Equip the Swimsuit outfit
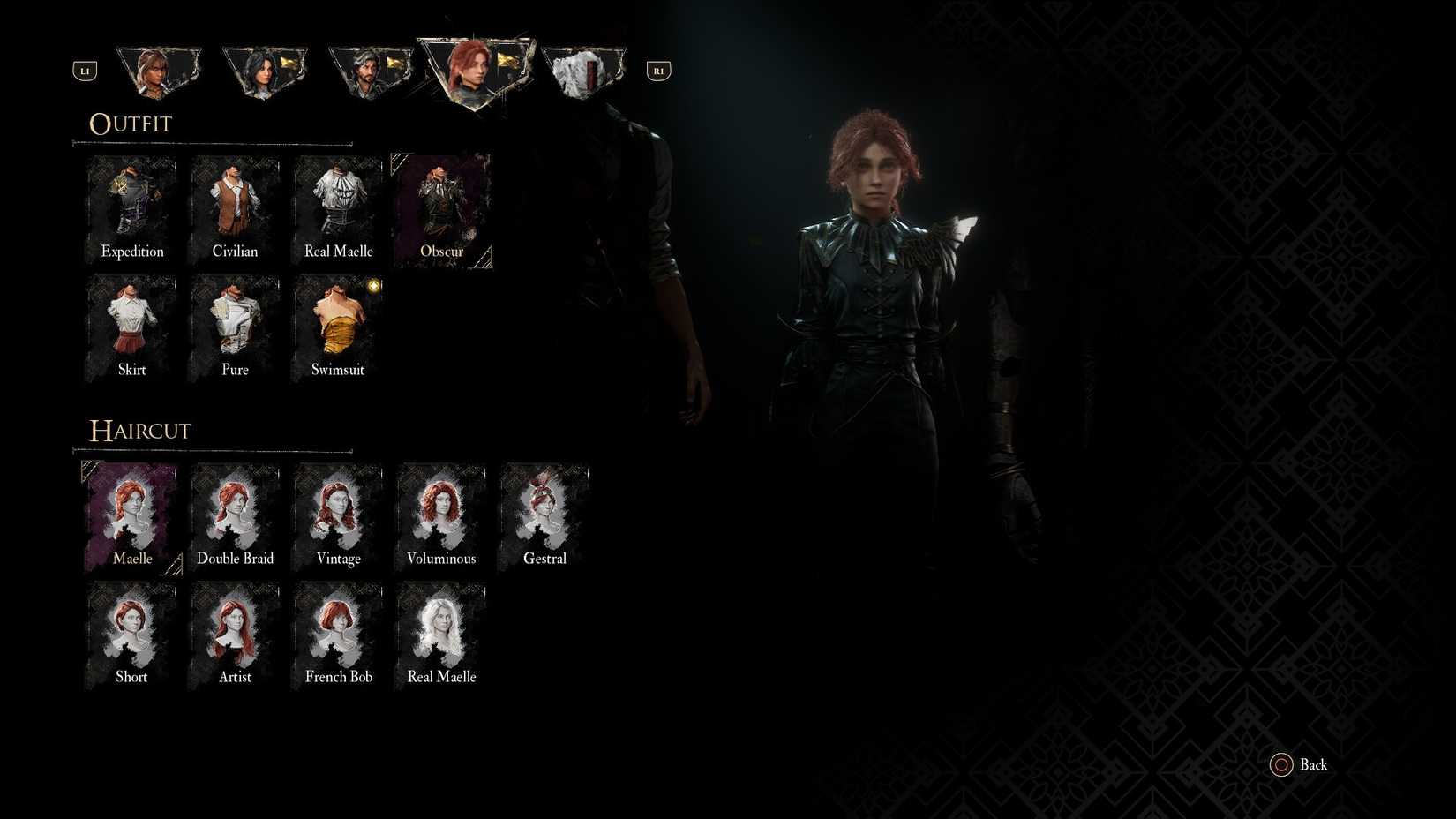 pos(338,324)
